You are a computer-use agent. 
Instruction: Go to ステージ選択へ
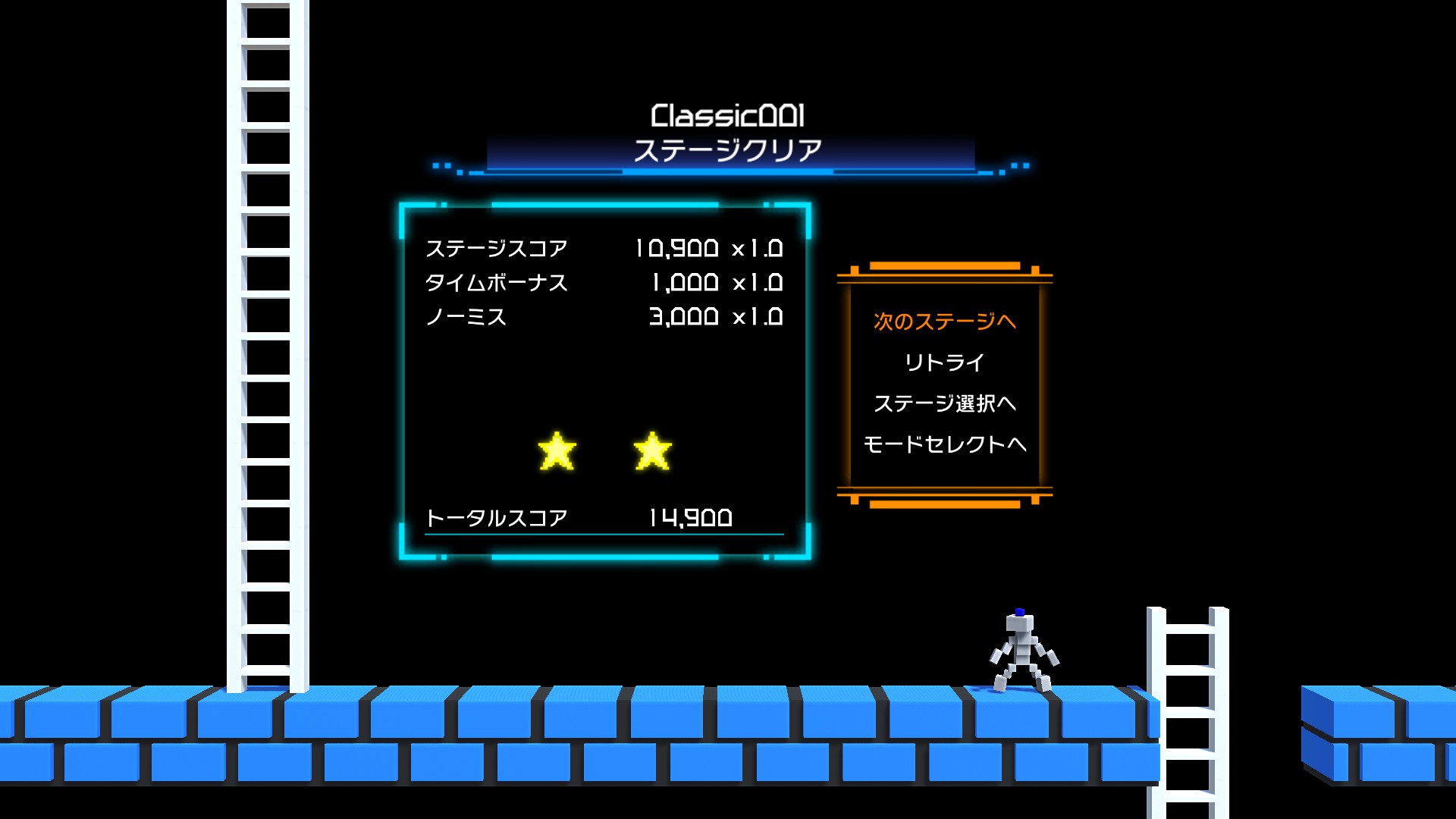coord(944,403)
